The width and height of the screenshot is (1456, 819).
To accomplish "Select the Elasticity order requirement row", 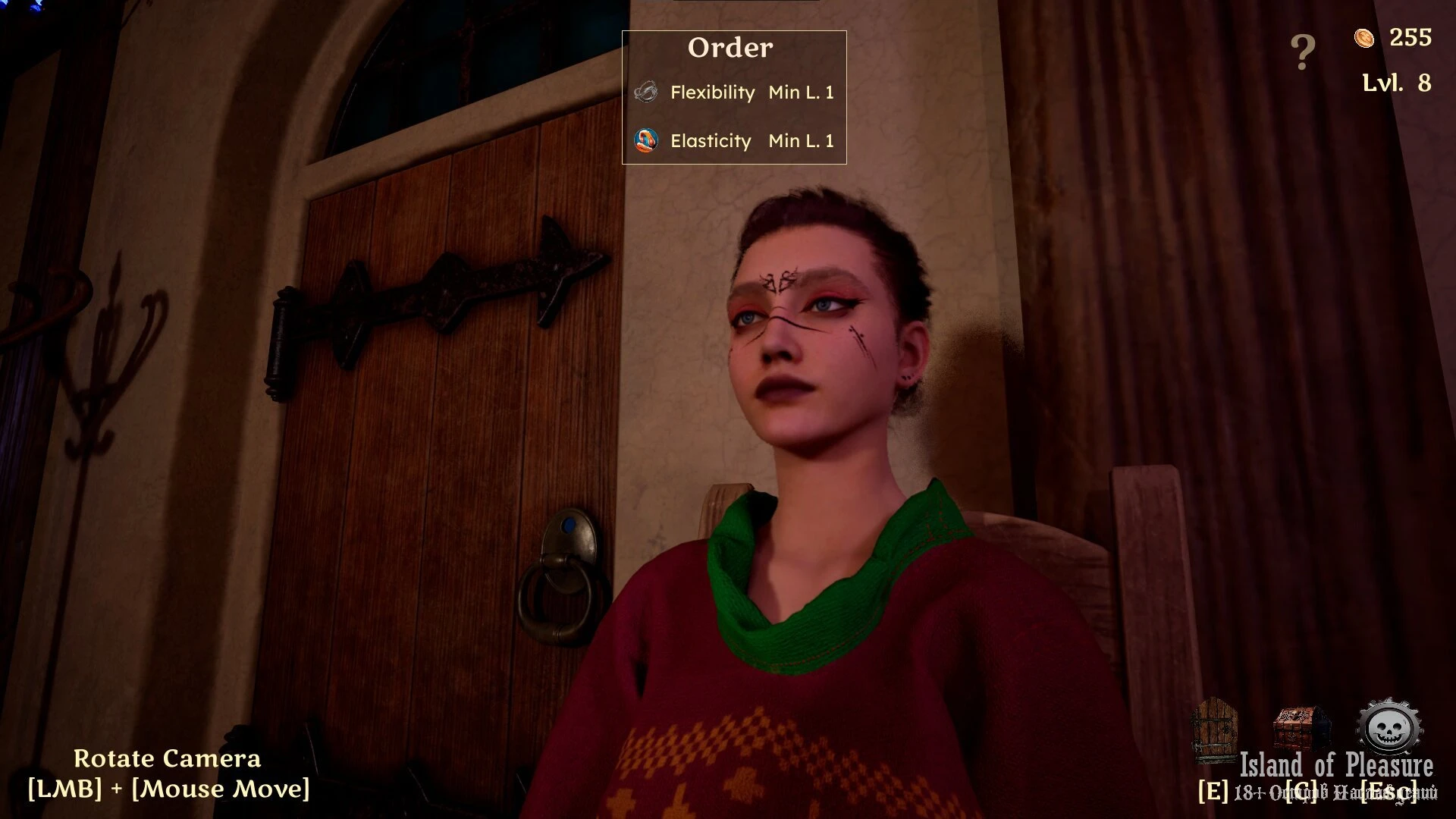I will tap(733, 141).
